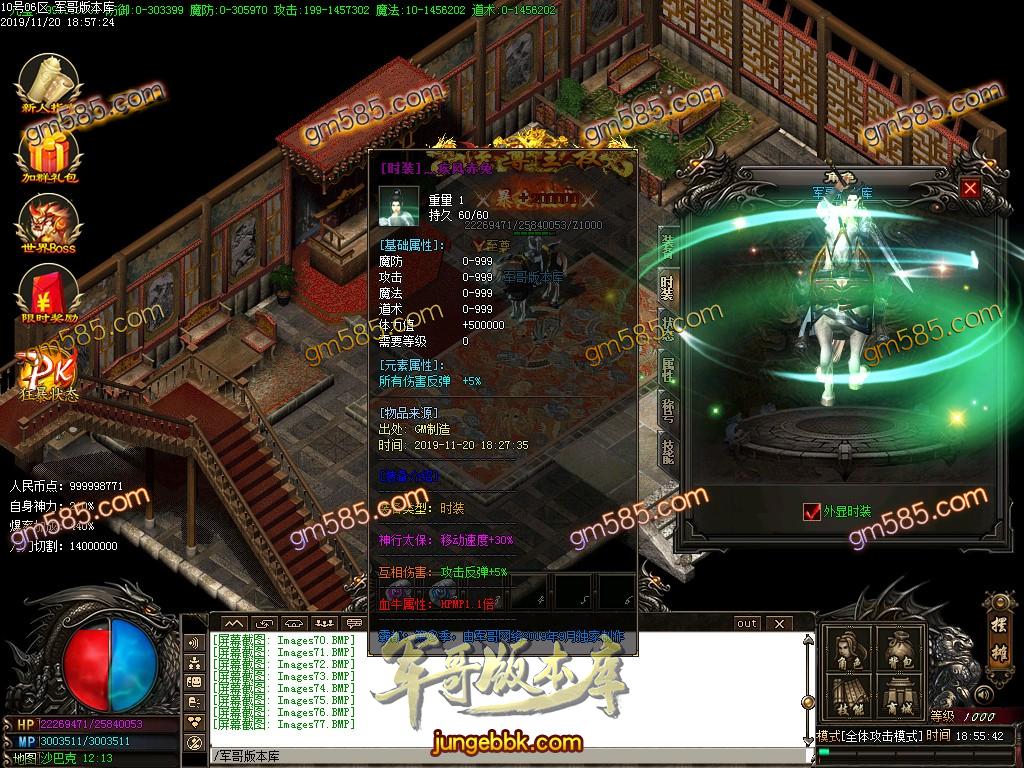Screen dimensions: 1024x768
Task: Open the 限时奖励 red envelope reward
Action: pos(49,296)
